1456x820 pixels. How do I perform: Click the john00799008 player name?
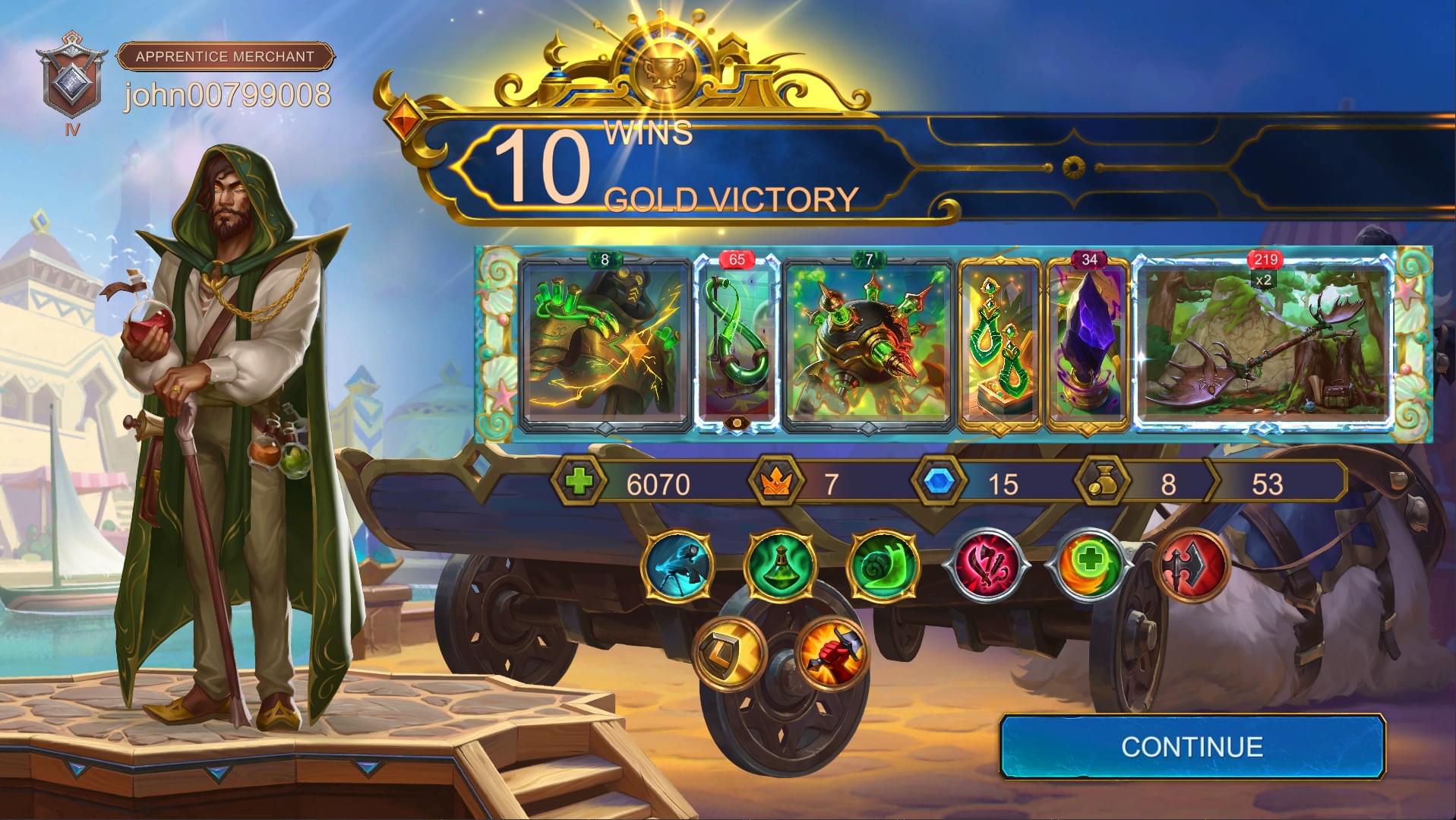pyautogui.click(x=227, y=96)
